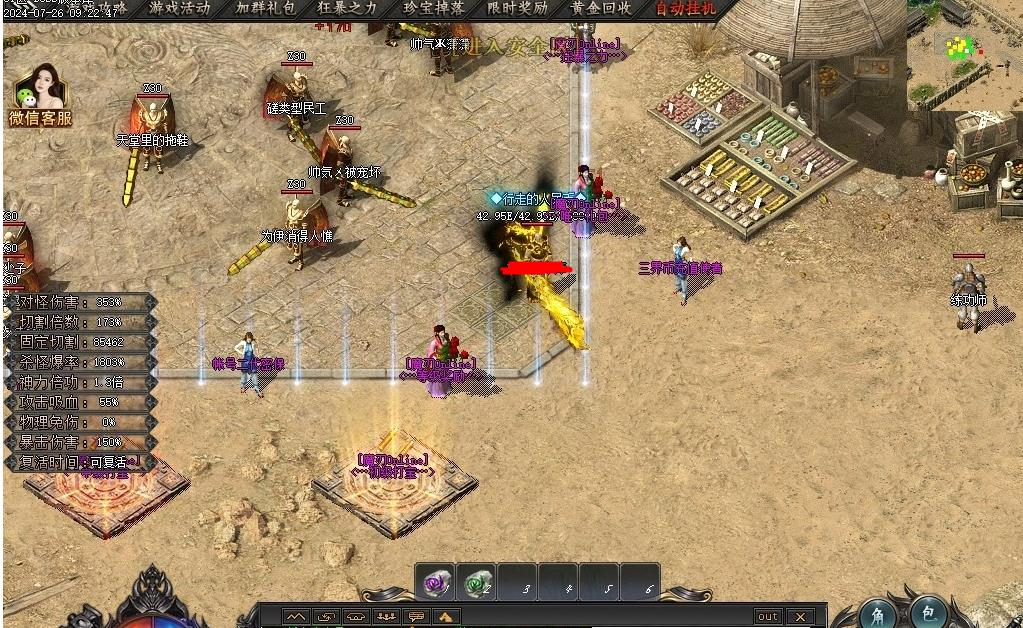Click the speech bubble chat icon
The height and width of the screenshot is (628, 1023).
416,617
